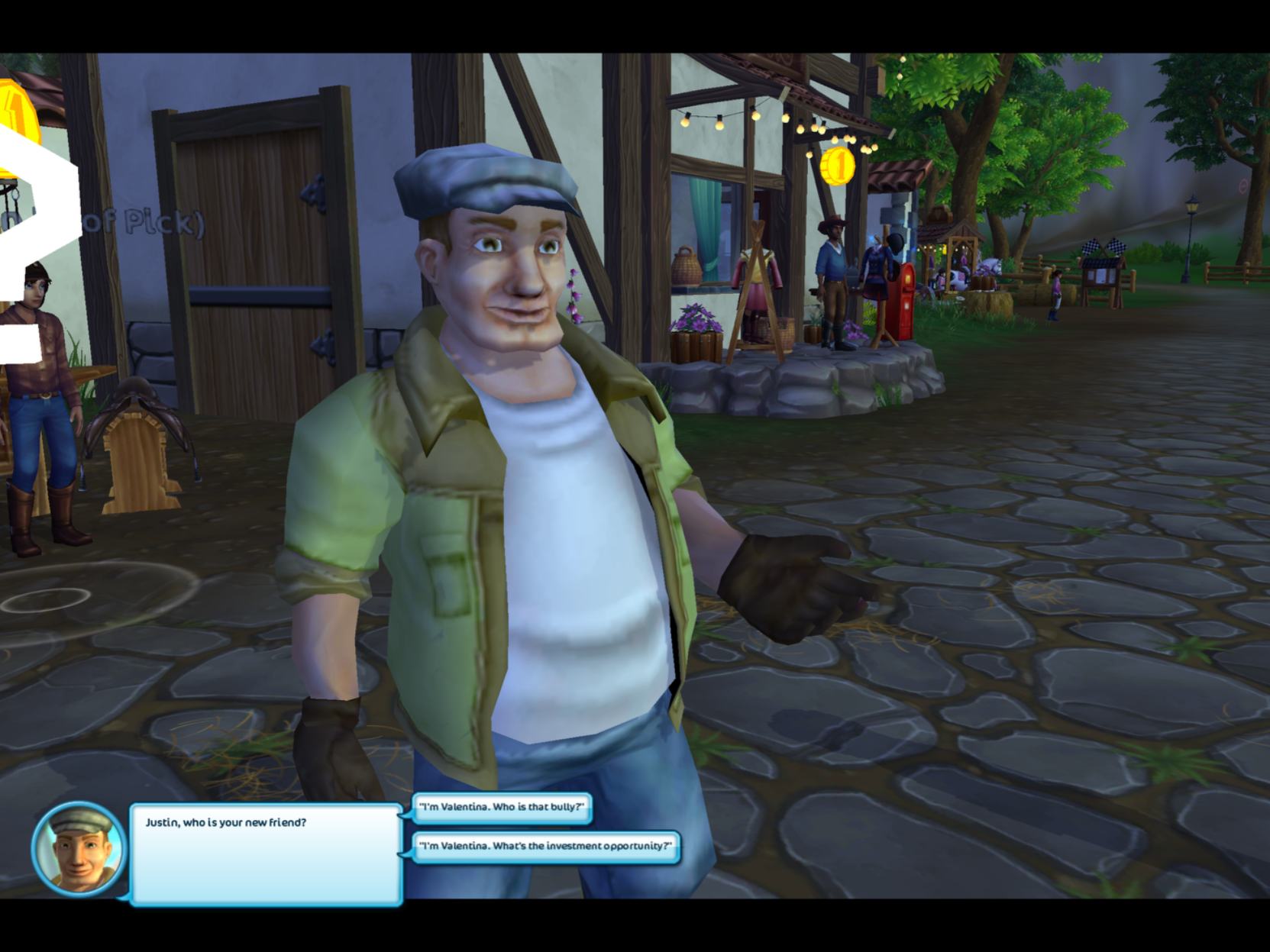This screenshot has height=952, width=1270.
Task: Pick the reply asking about the investment opportunity
Action: pyautogui.click(x=545, y=846)
